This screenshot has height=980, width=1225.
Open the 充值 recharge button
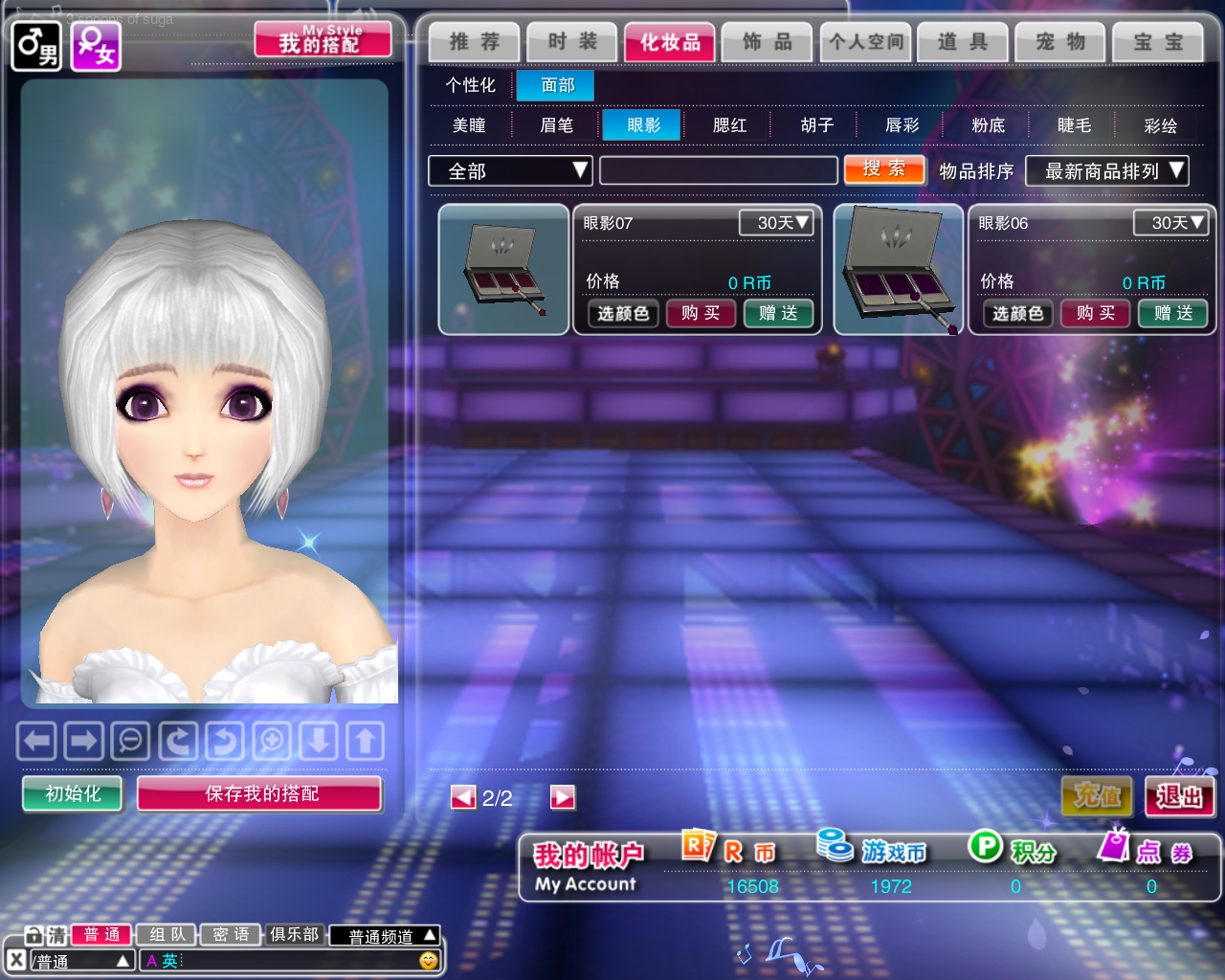(1097, 796)
